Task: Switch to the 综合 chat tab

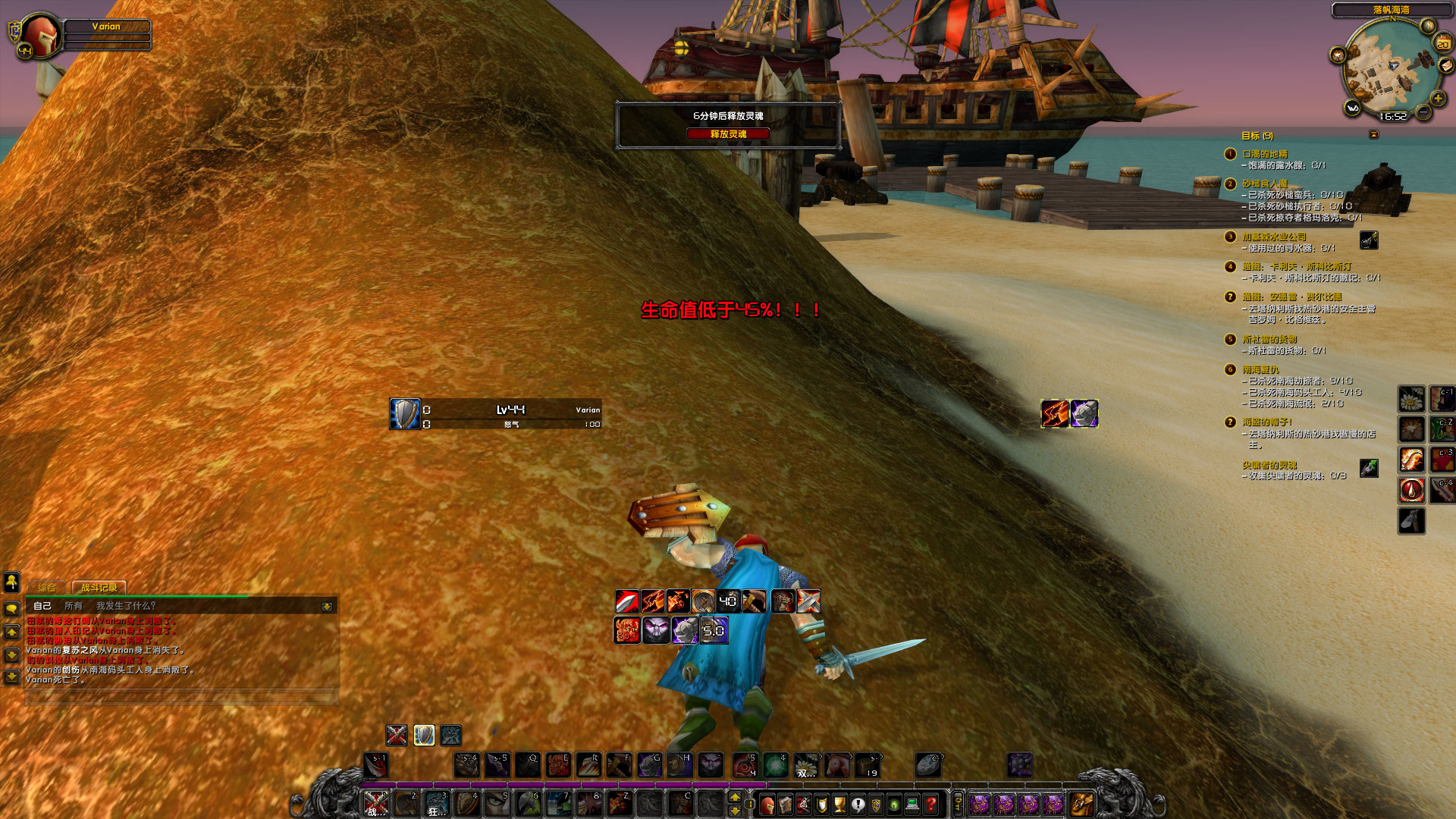Action: [46, 588]
